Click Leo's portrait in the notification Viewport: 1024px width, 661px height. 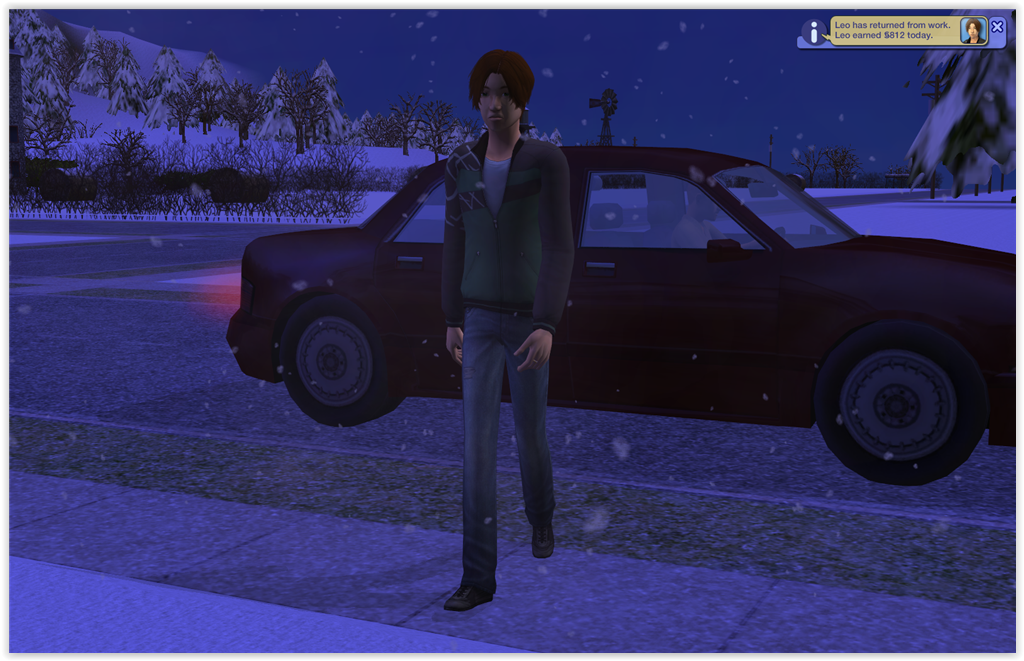[x=972, y=31]
